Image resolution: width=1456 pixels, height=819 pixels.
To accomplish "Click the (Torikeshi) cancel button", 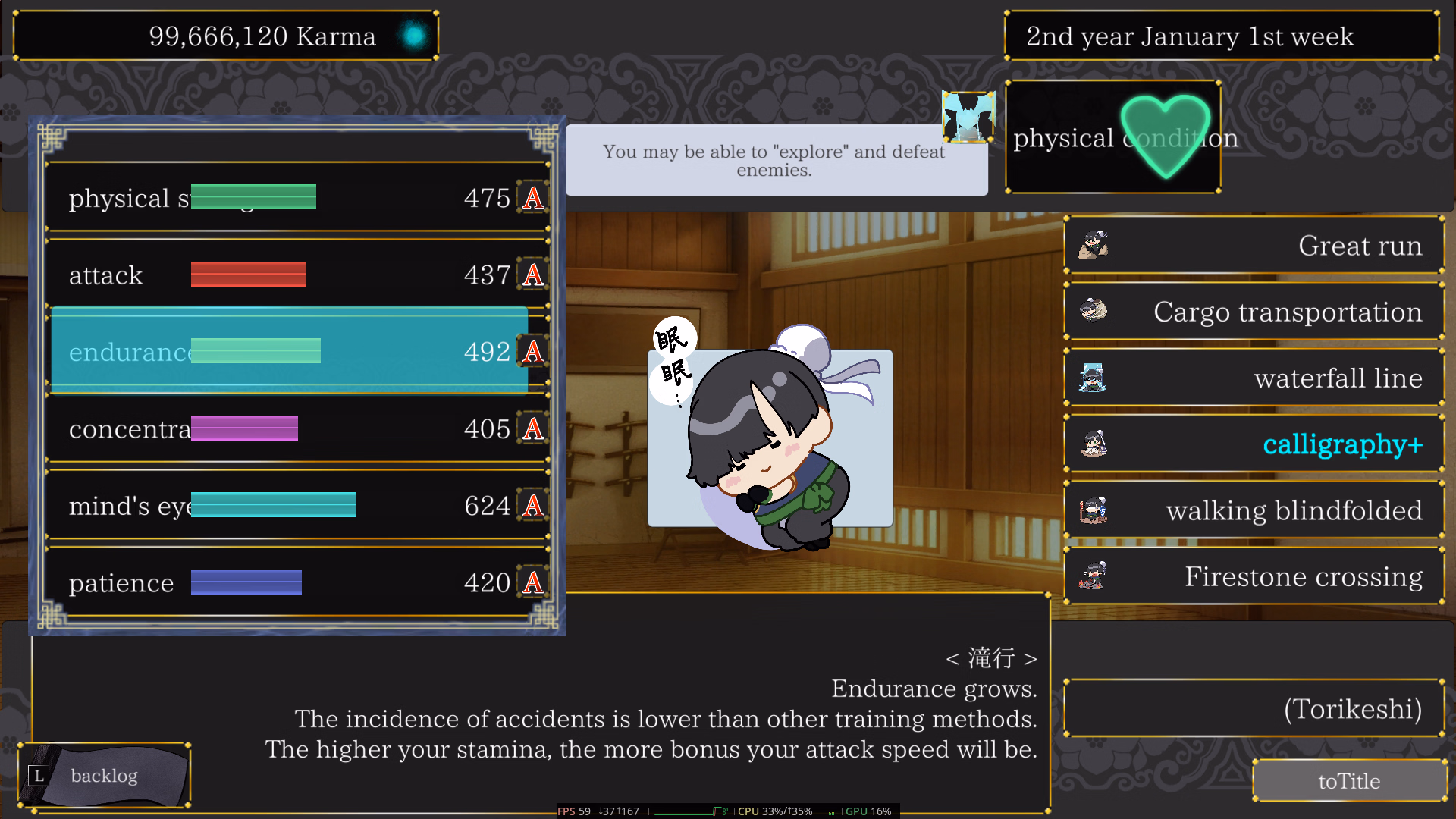I will coord(1254,709).
